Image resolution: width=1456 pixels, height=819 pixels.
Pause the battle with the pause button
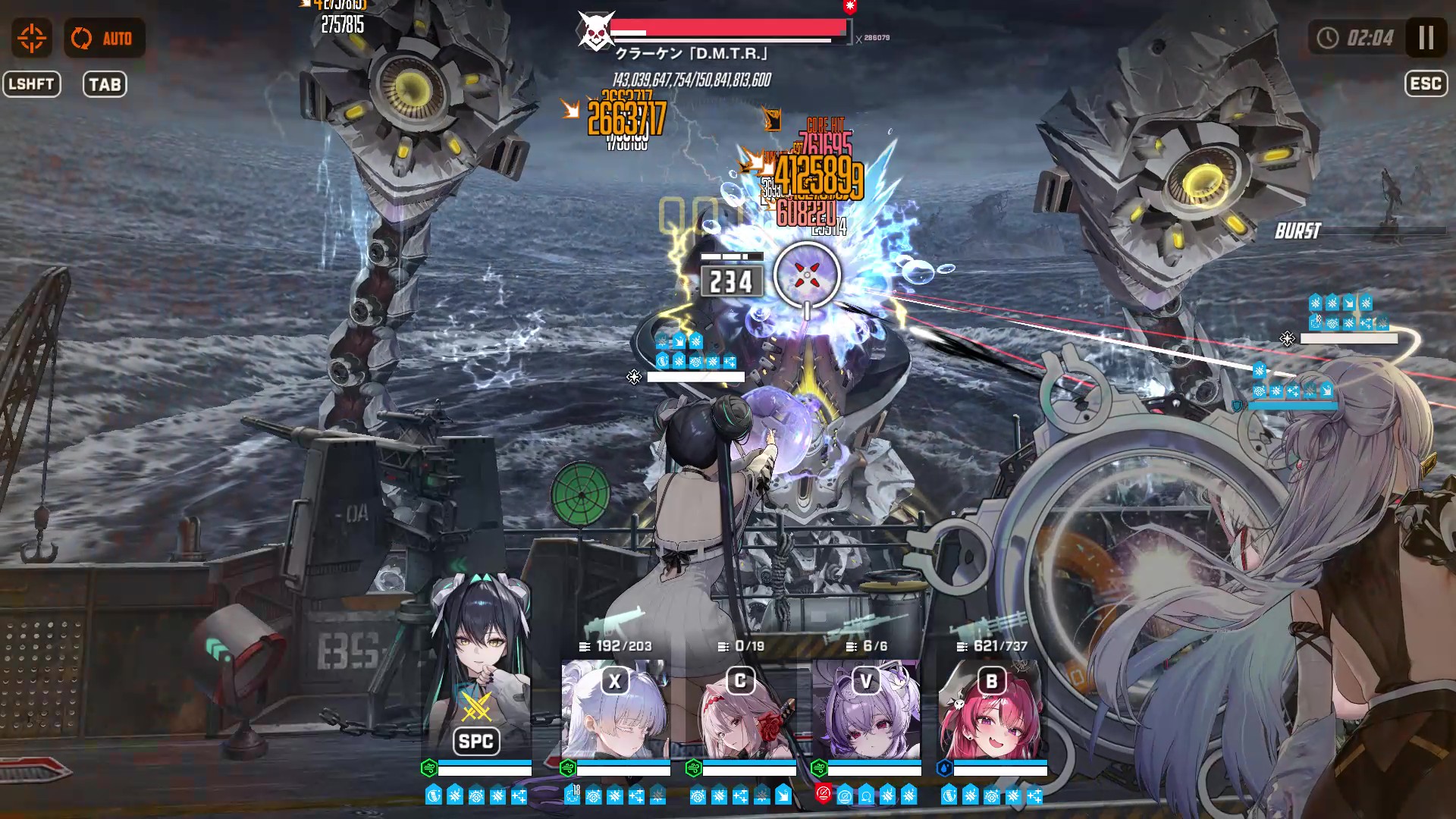point(1426,38)
